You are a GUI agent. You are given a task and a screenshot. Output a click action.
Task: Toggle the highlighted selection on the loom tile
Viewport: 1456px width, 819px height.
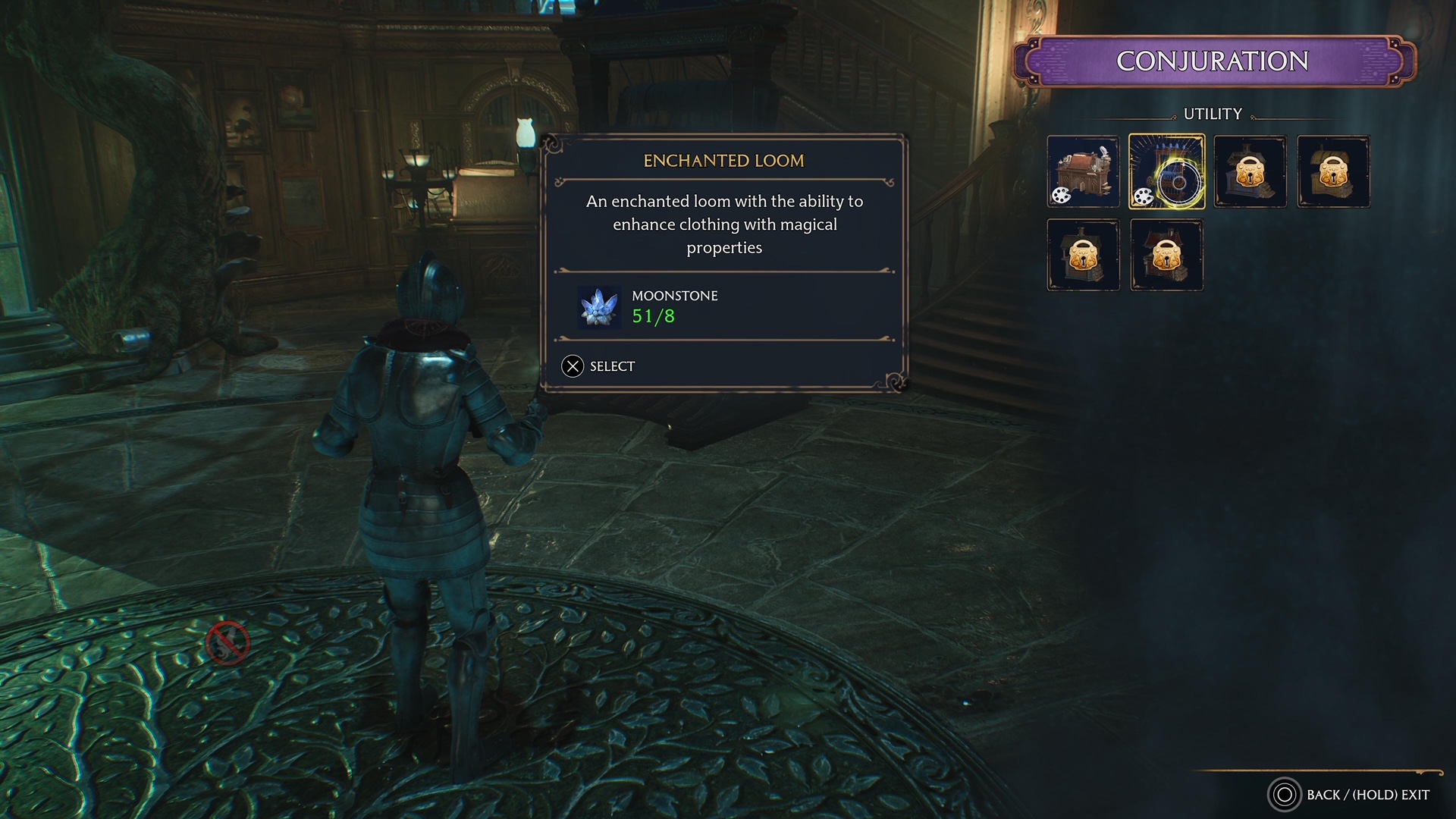click(1166, 172)
